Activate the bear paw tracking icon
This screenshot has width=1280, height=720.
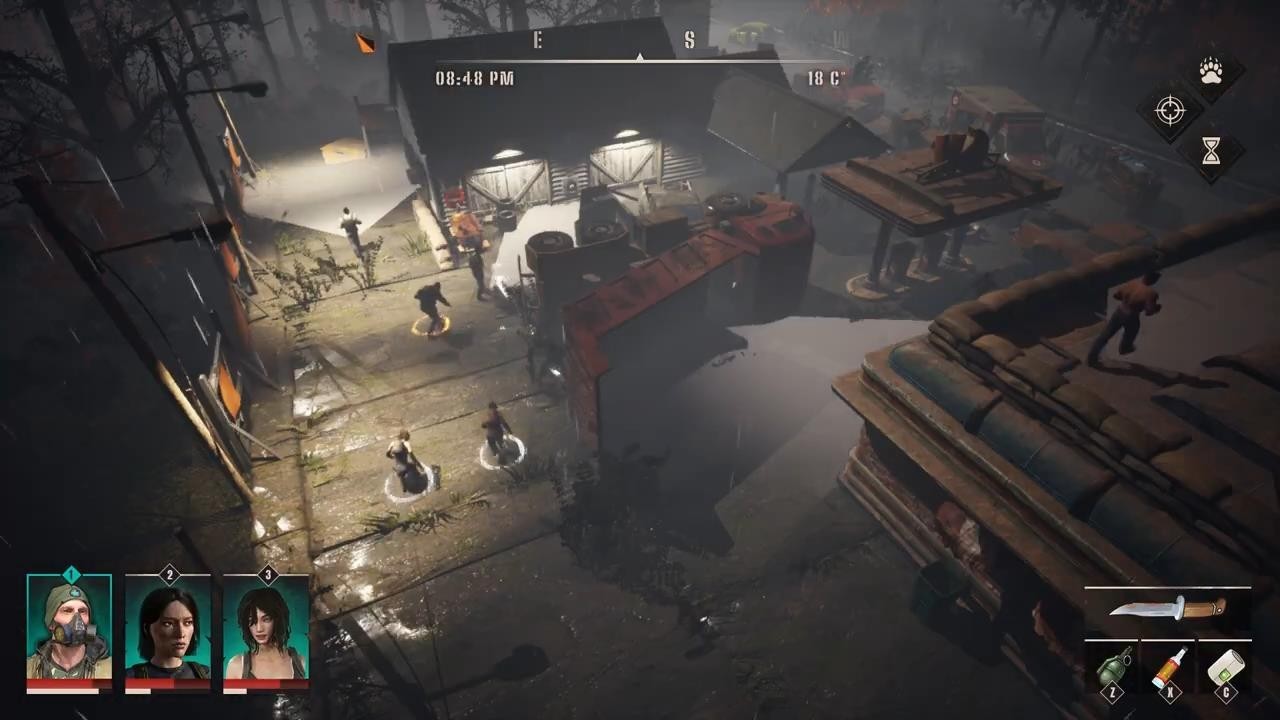(1212, 72)
